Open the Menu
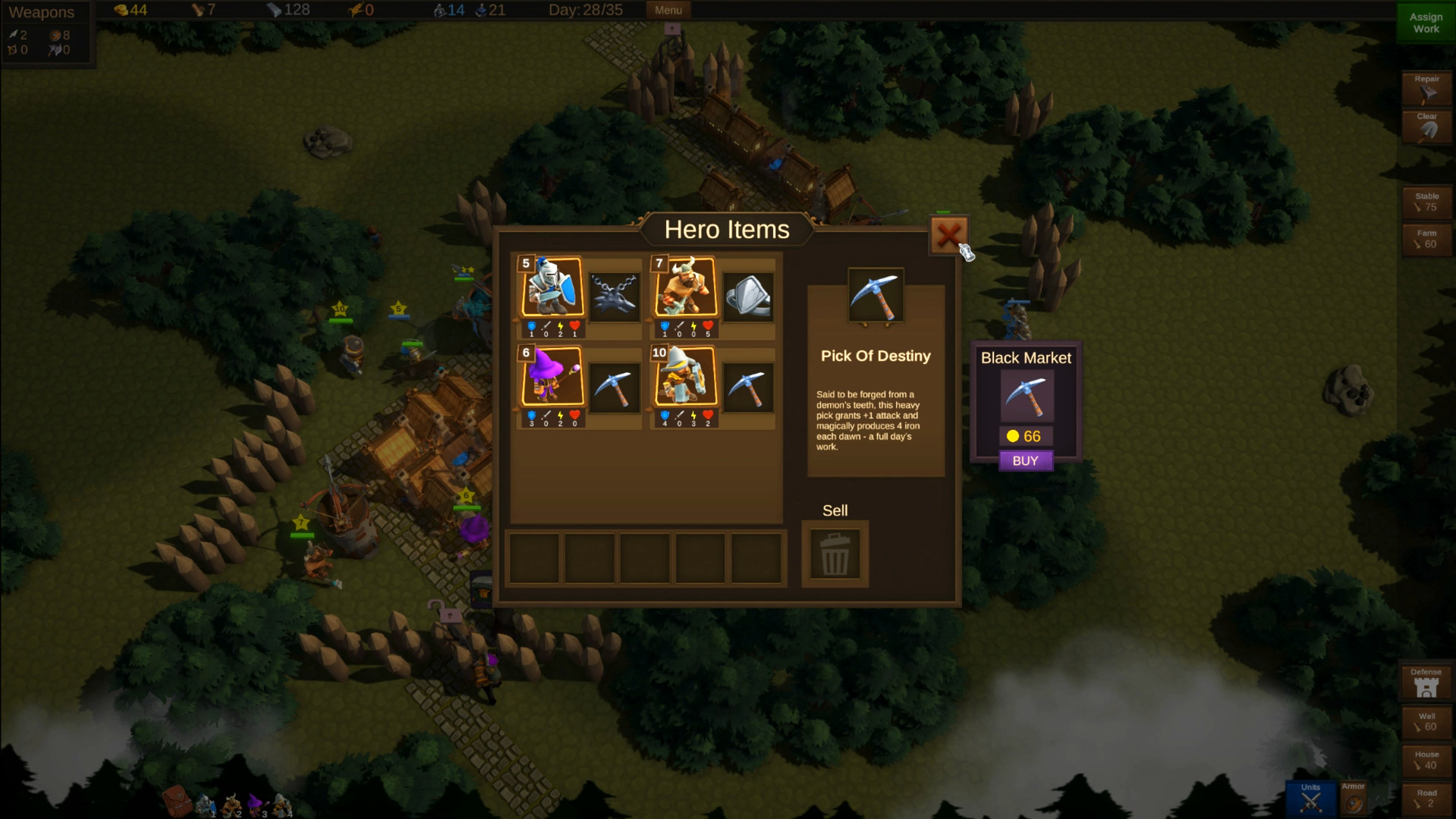 pyautogui.click(x=668, y=10)
